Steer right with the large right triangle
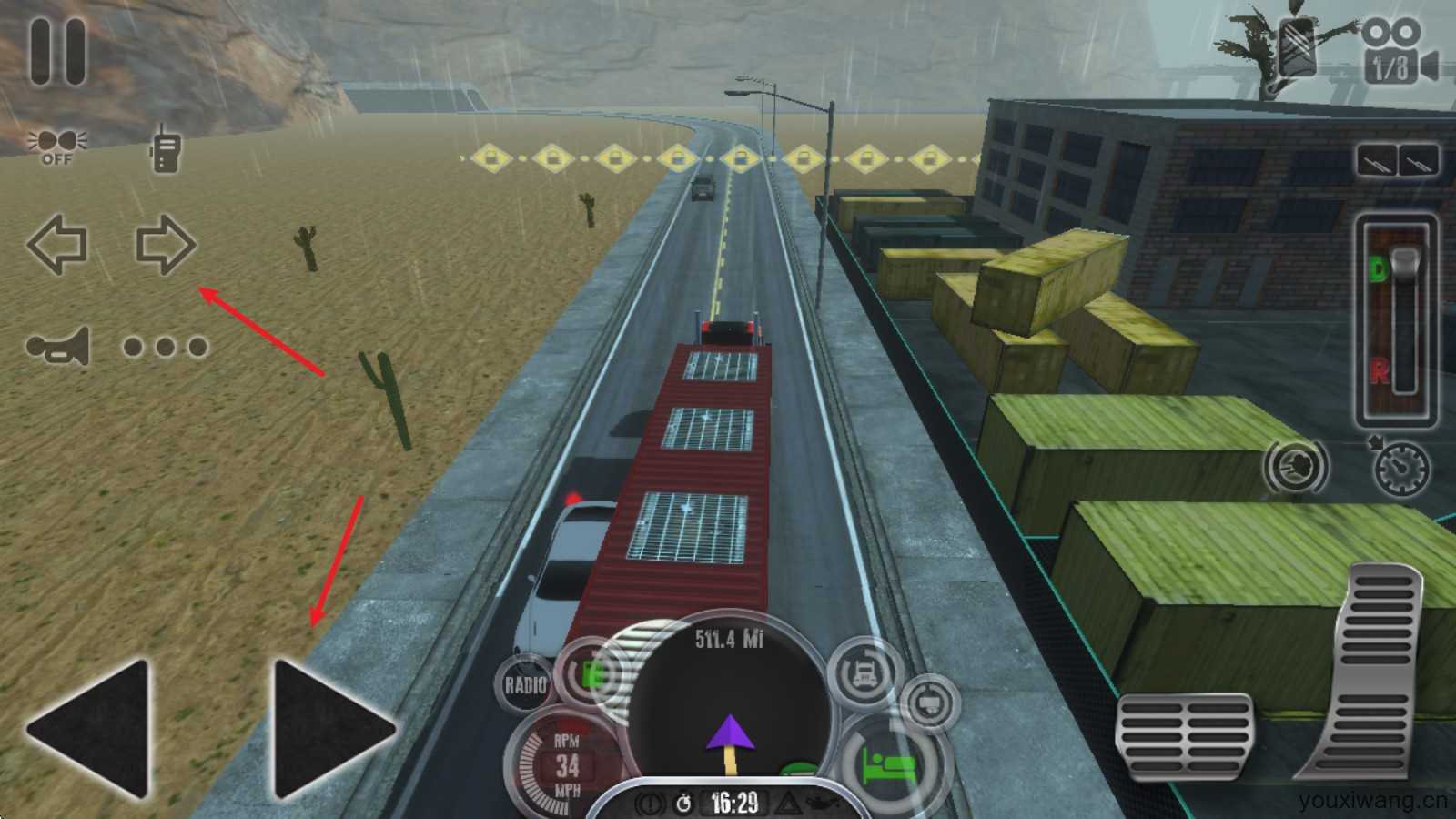This screenshot has height=819, width=1456. [x=332, y=728]
